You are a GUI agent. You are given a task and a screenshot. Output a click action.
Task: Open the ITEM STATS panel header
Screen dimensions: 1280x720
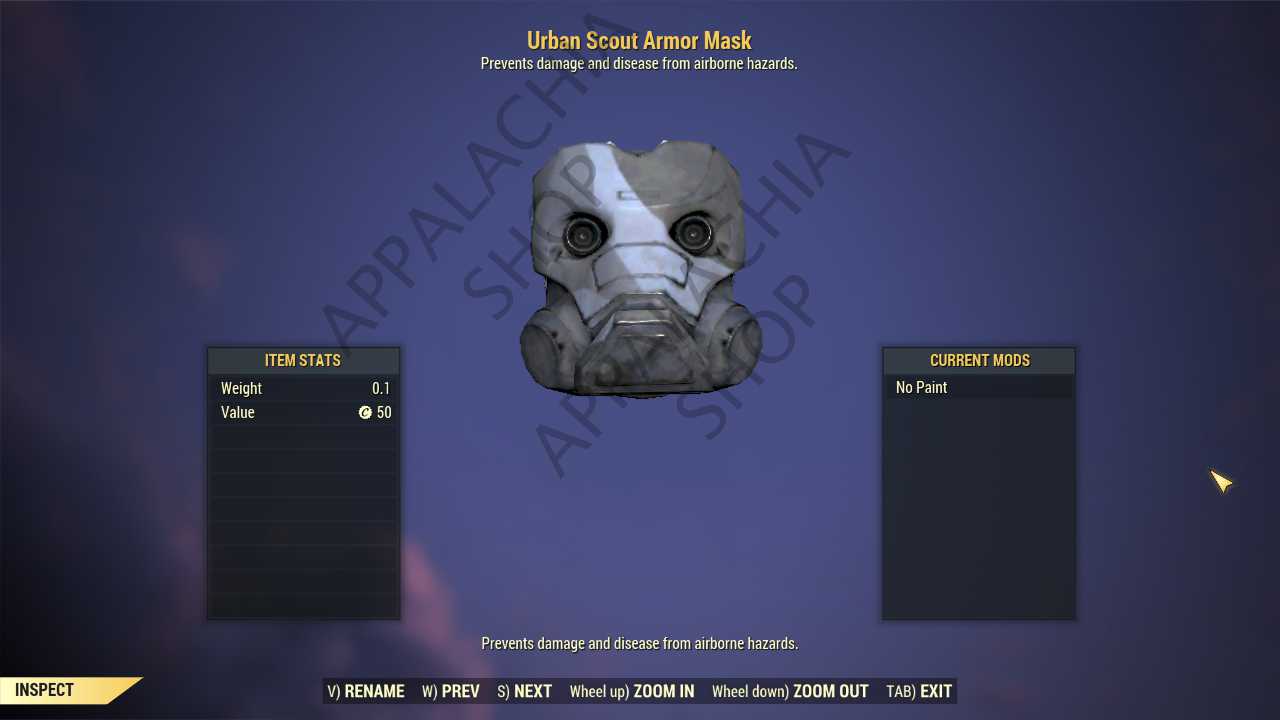(x=302, y=360)
